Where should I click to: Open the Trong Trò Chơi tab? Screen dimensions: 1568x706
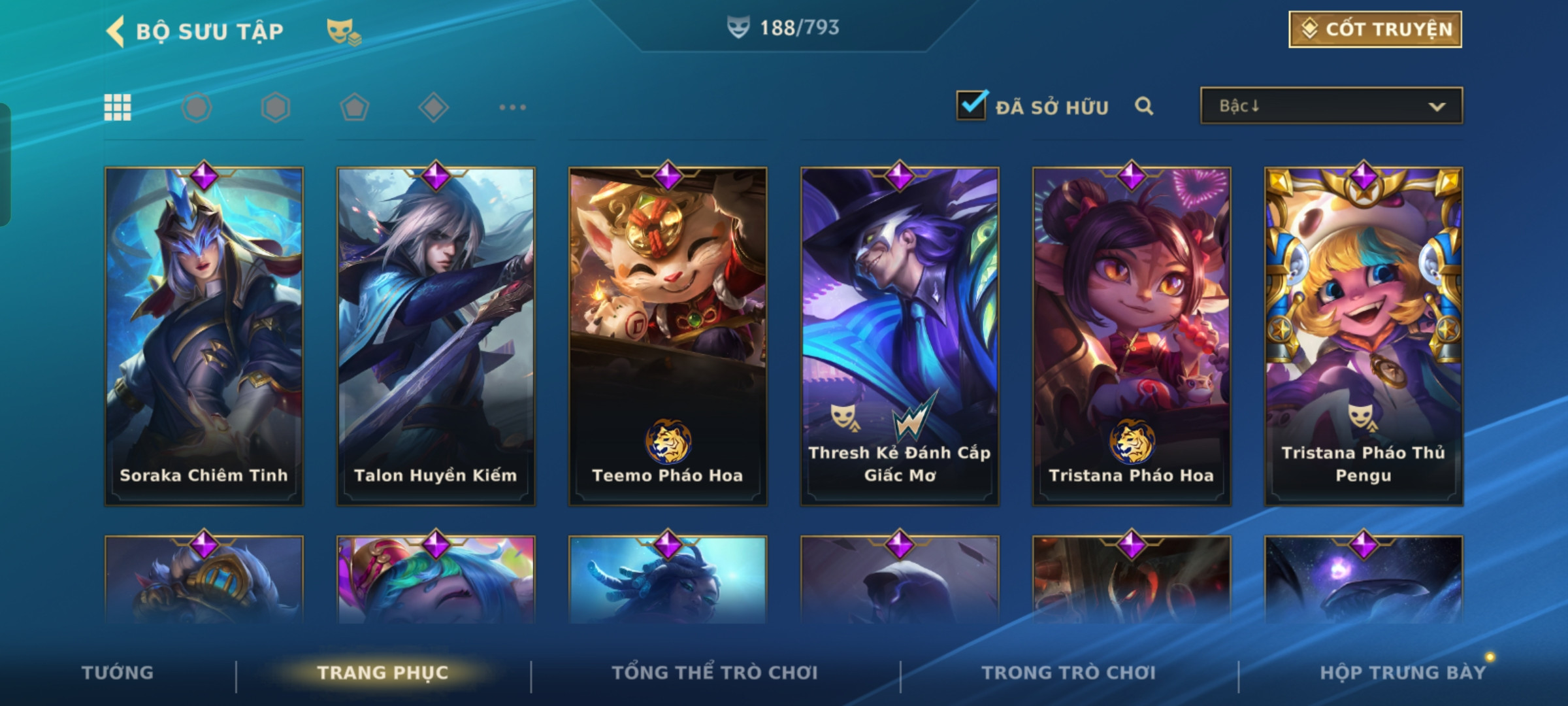(x=1068, y=673)
